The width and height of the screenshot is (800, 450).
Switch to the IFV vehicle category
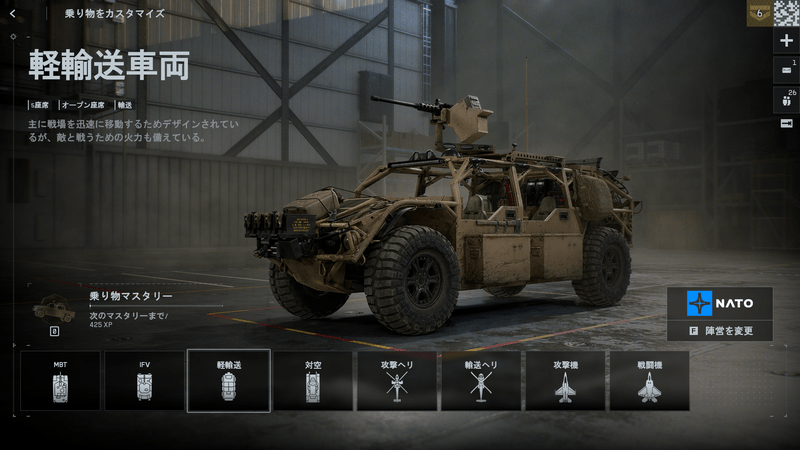coord(144,380)
